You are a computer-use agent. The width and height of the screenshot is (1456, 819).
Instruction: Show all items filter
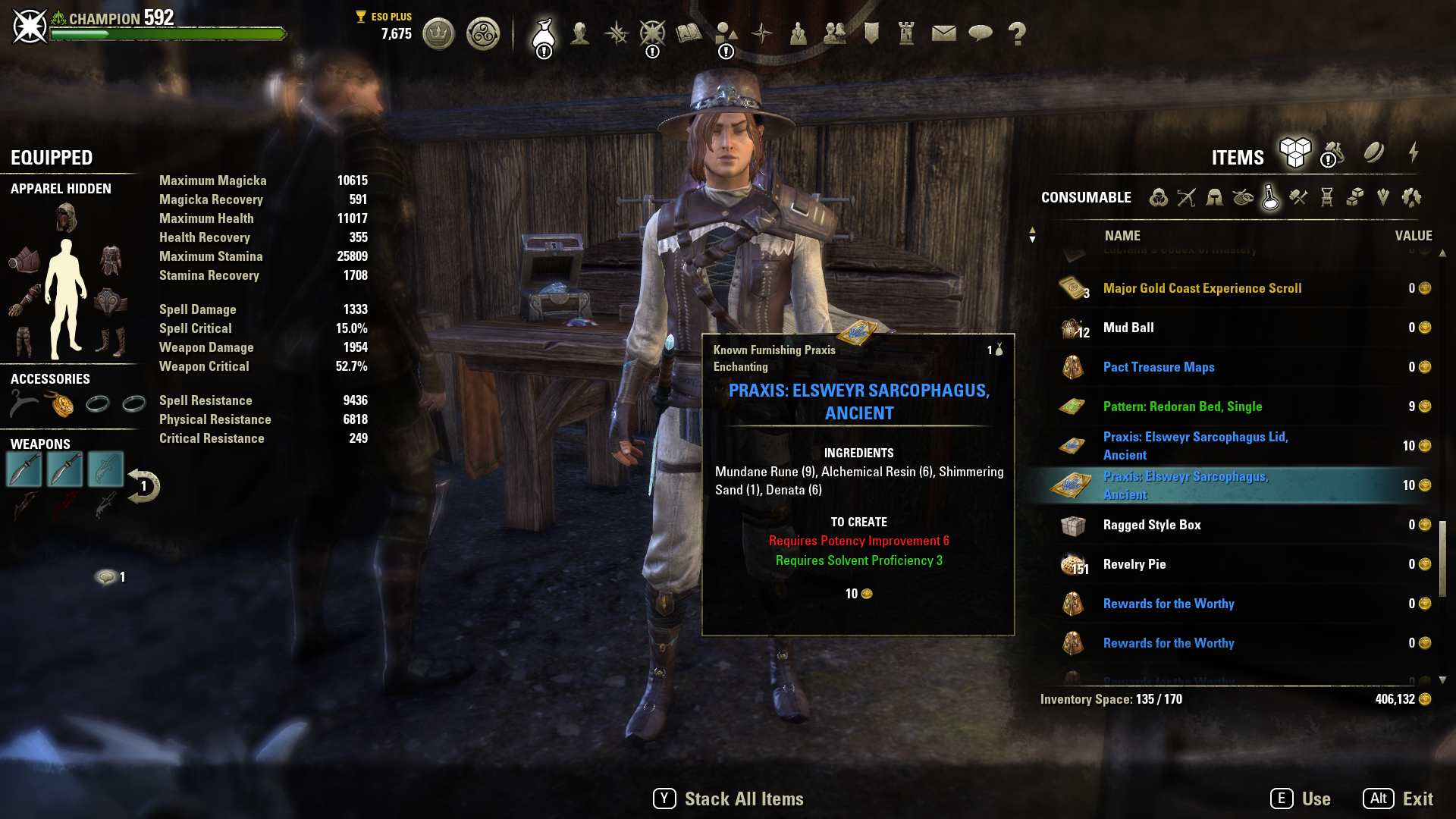(1158, 198)
